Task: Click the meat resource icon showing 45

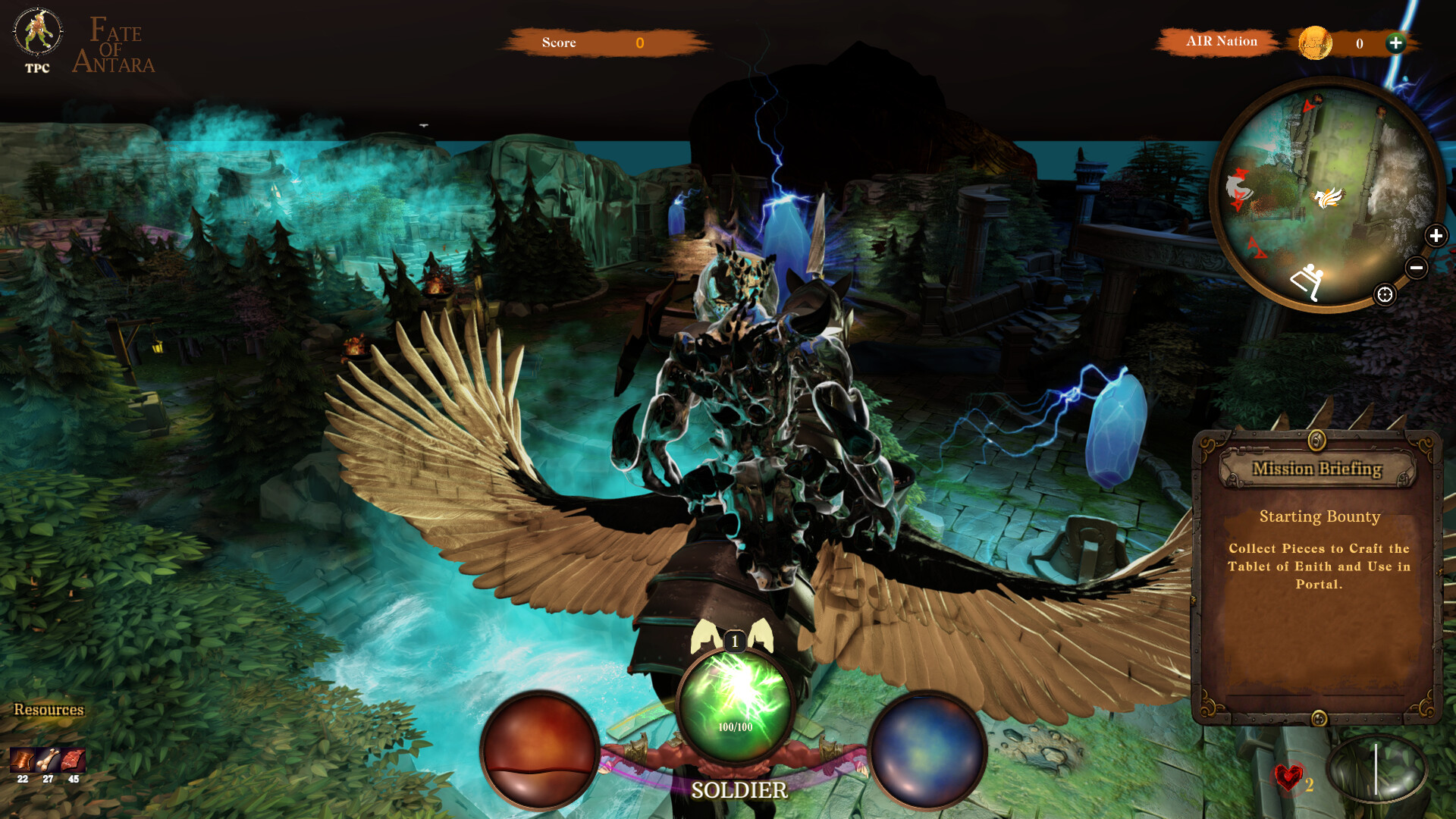Action: pyautogui.click(x=73, y=760)
